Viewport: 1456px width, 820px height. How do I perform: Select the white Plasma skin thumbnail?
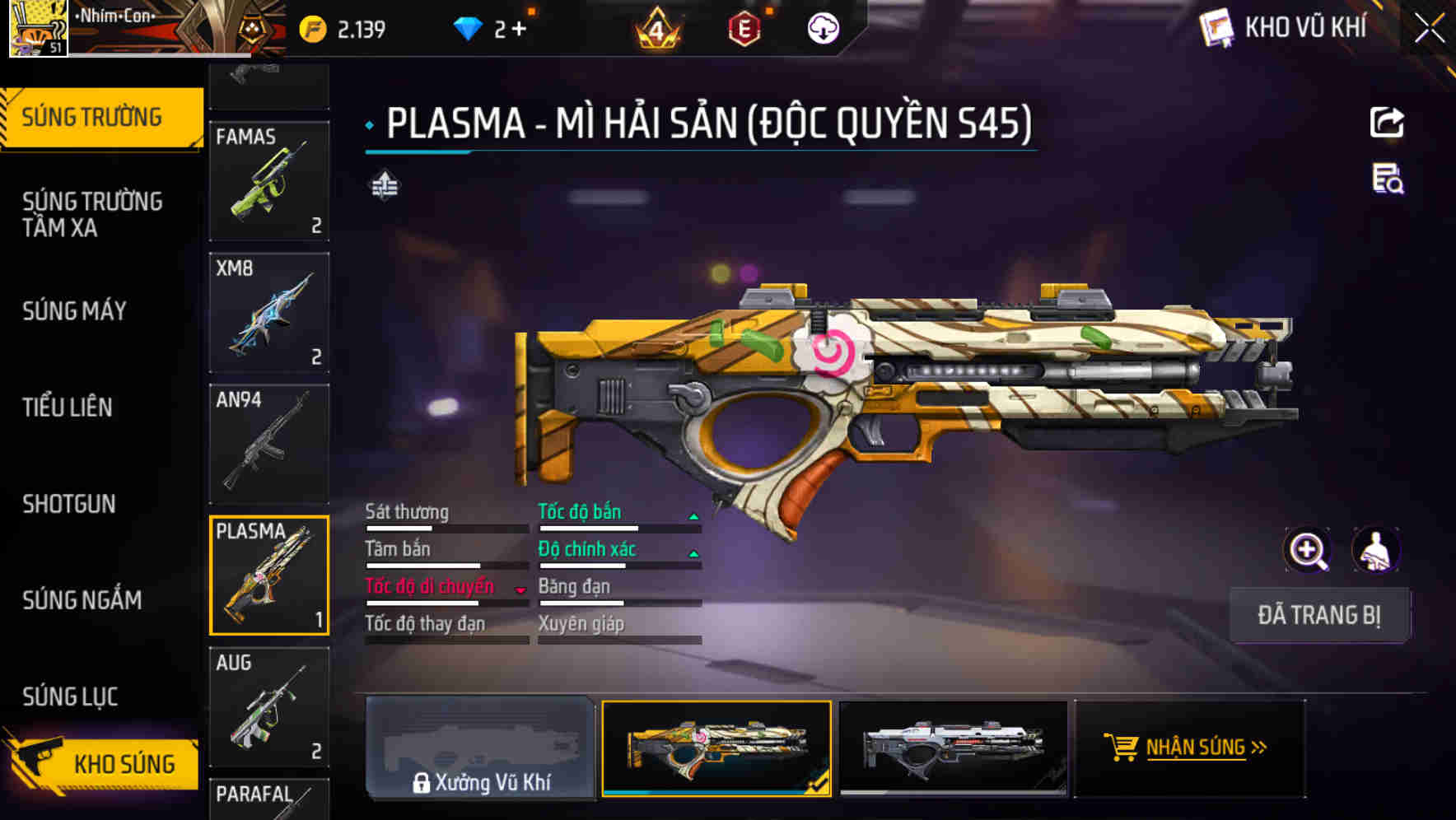953,748
